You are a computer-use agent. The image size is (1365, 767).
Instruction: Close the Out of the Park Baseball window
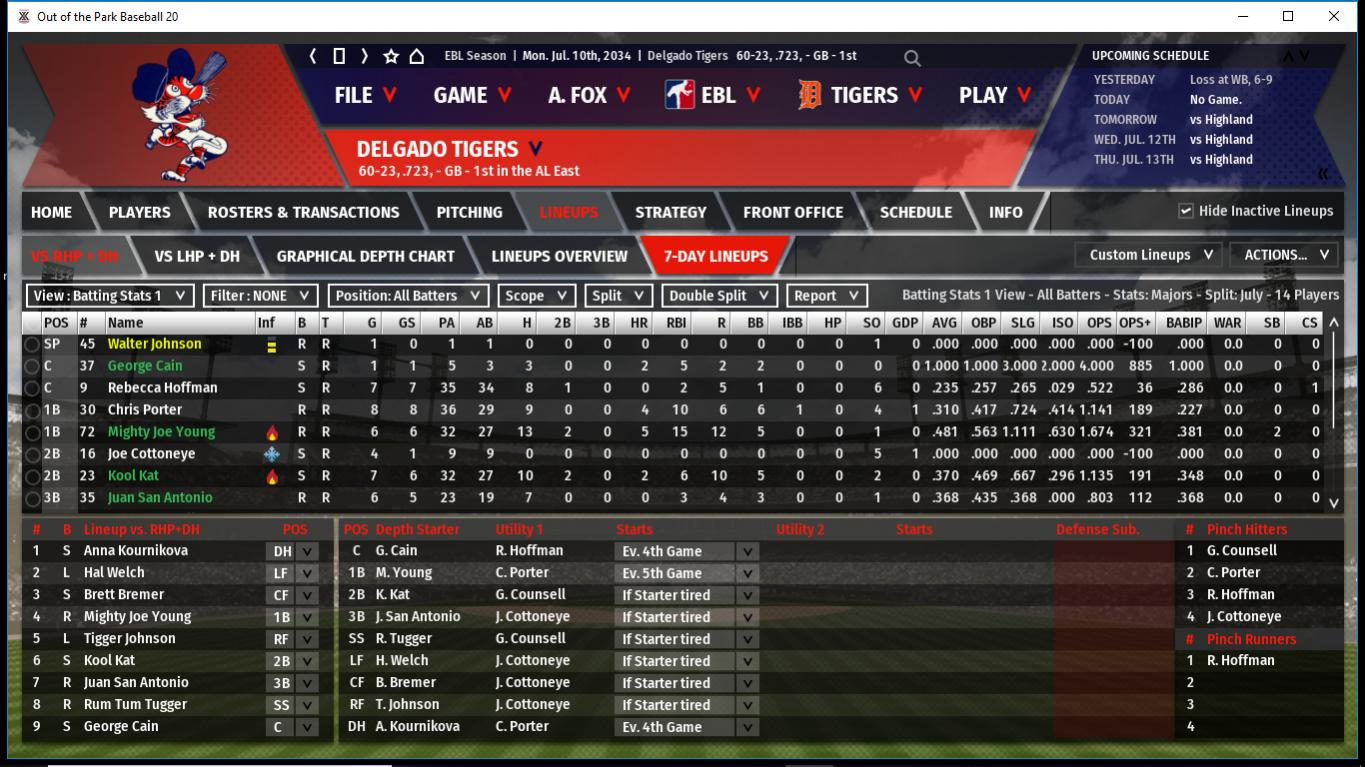point(1333,16)
